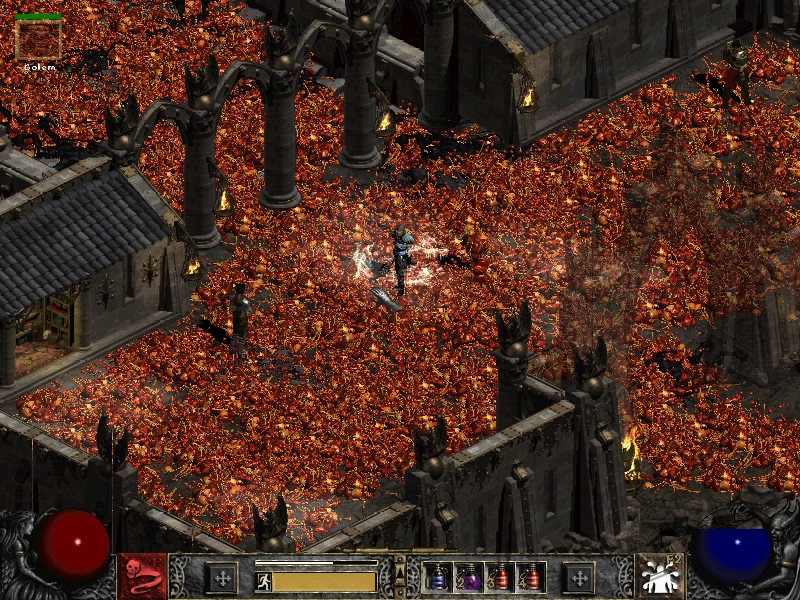This screenshot has height=600, width=800.
Task: Select the Golem portrait
Action: [39, 39]
